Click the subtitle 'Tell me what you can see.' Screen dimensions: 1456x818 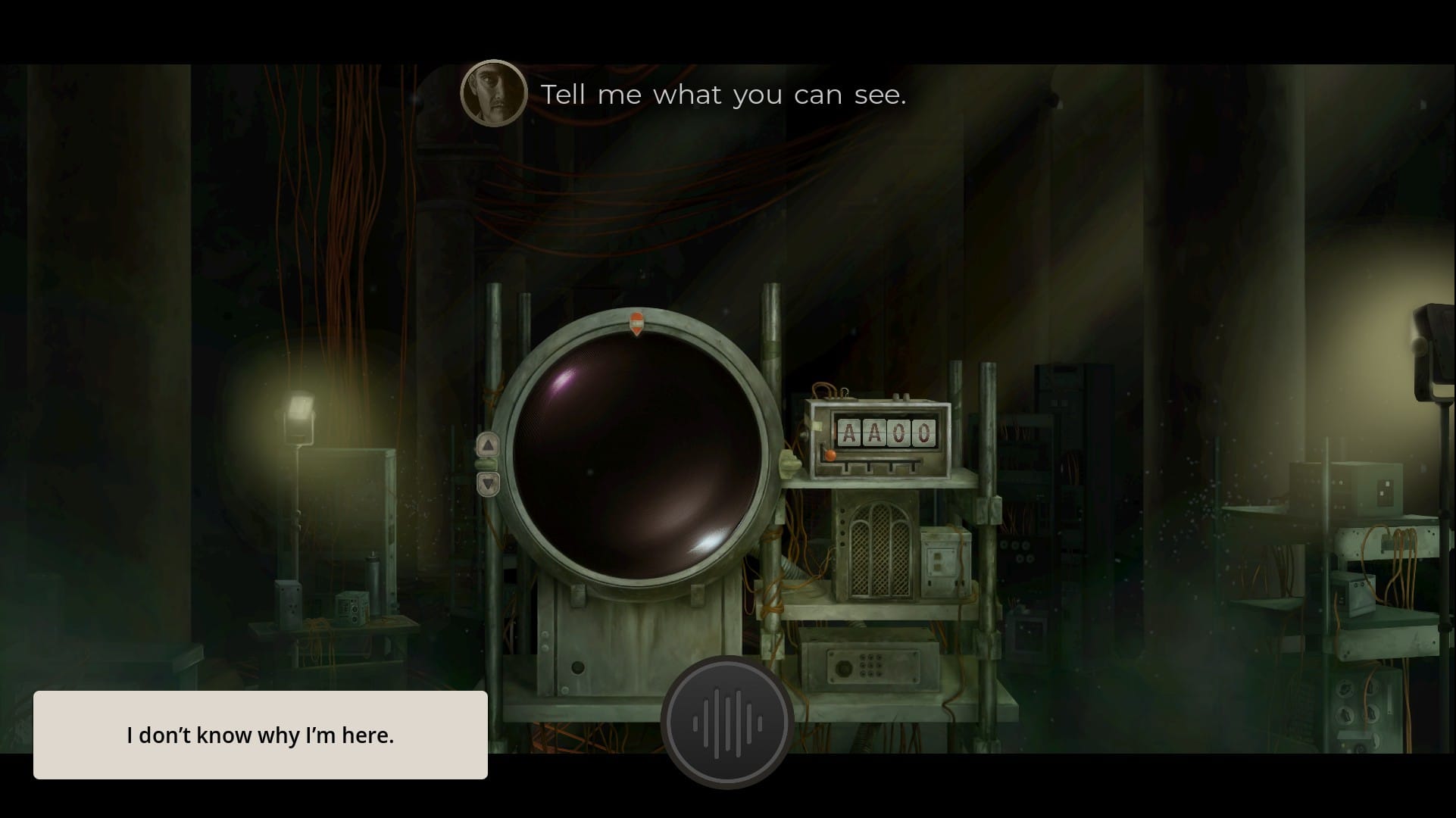(x=722, y=94)
